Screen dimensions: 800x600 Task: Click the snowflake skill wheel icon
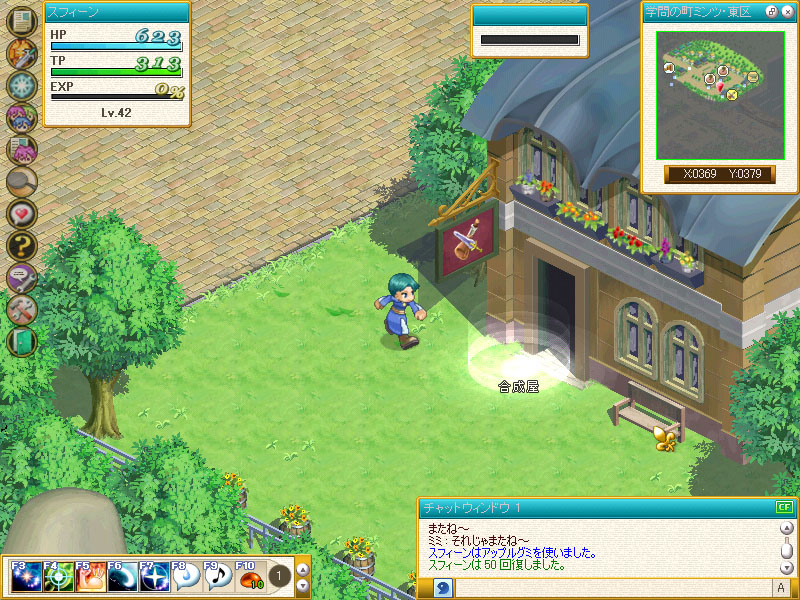tap(21, 85)
